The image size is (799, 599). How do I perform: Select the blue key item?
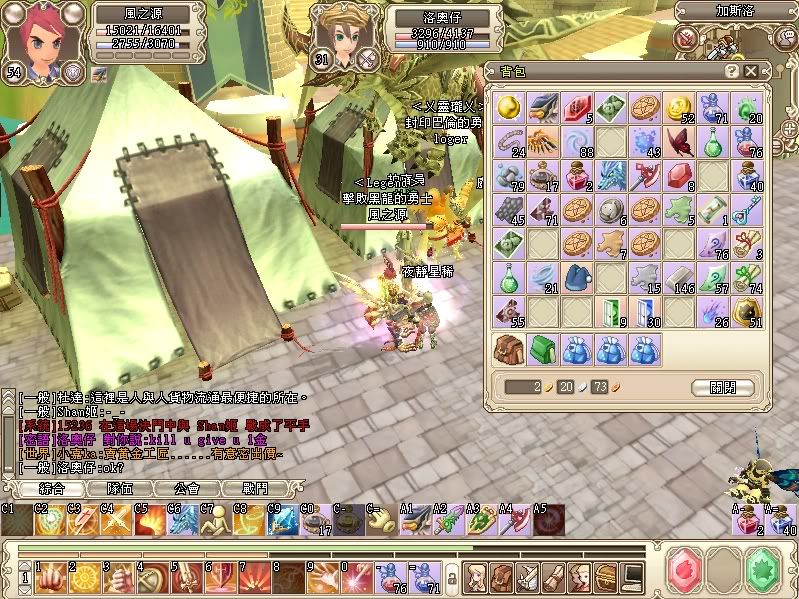tap(747, 210)
